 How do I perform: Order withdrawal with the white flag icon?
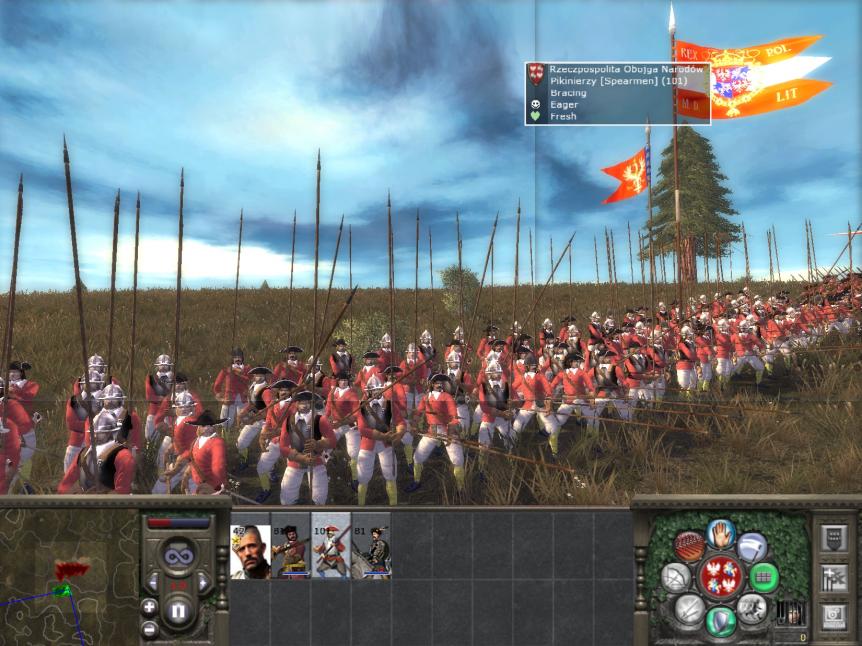pyautogui.click(x=753, y=546)
